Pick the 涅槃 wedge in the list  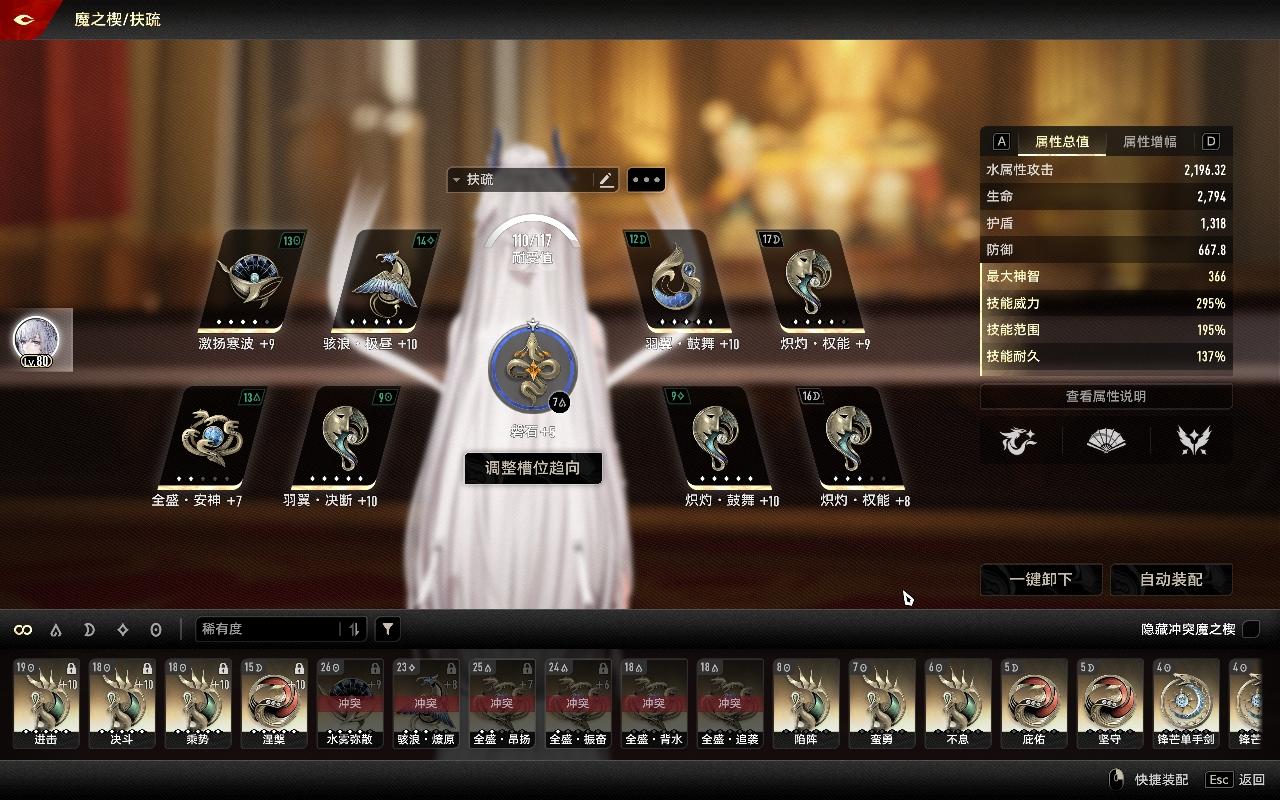(274, 703)
